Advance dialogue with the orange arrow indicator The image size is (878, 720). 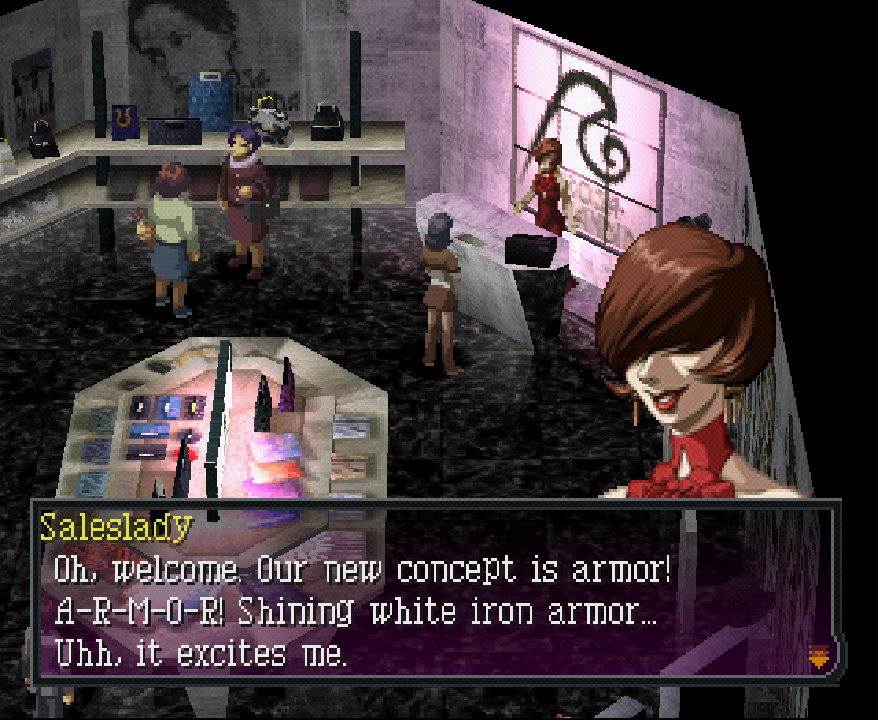click(x=819, y=657)
